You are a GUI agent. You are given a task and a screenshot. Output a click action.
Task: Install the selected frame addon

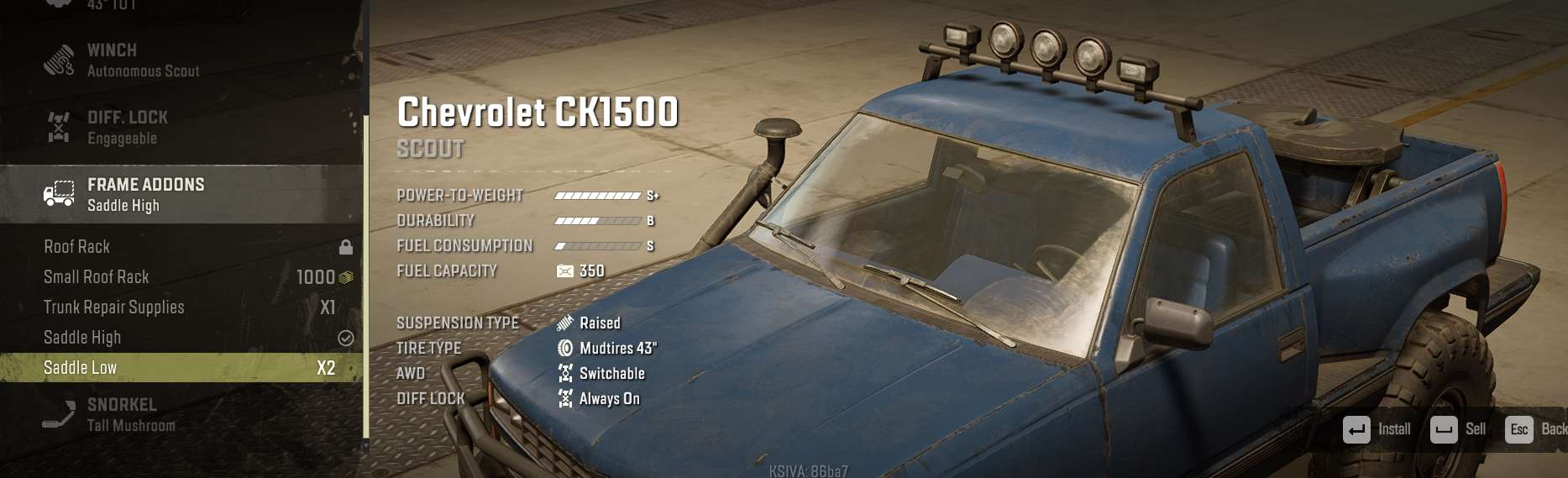tap(1377, 429)
